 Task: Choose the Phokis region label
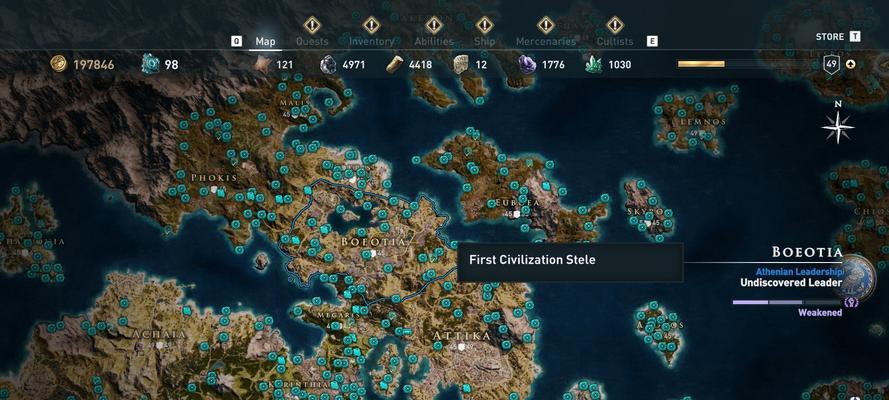pyautogui.click(x=214, y=178)
